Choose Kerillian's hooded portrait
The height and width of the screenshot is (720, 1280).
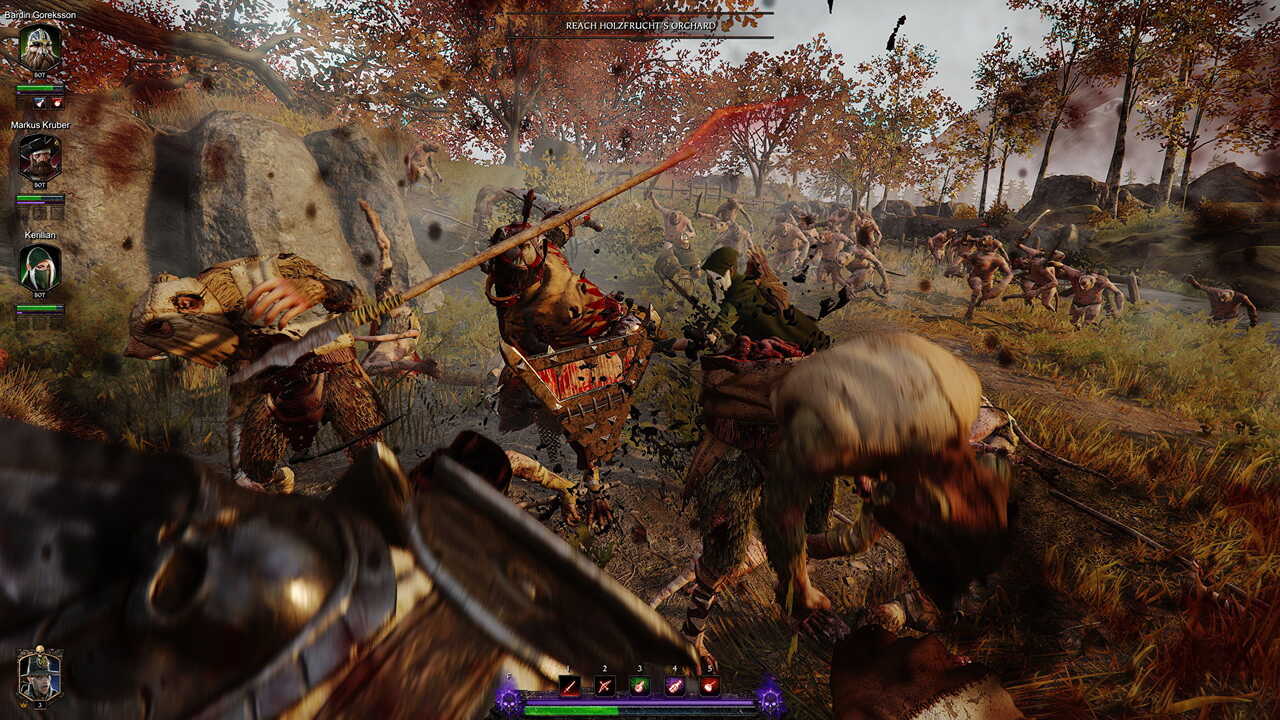[x=40, y=268]
